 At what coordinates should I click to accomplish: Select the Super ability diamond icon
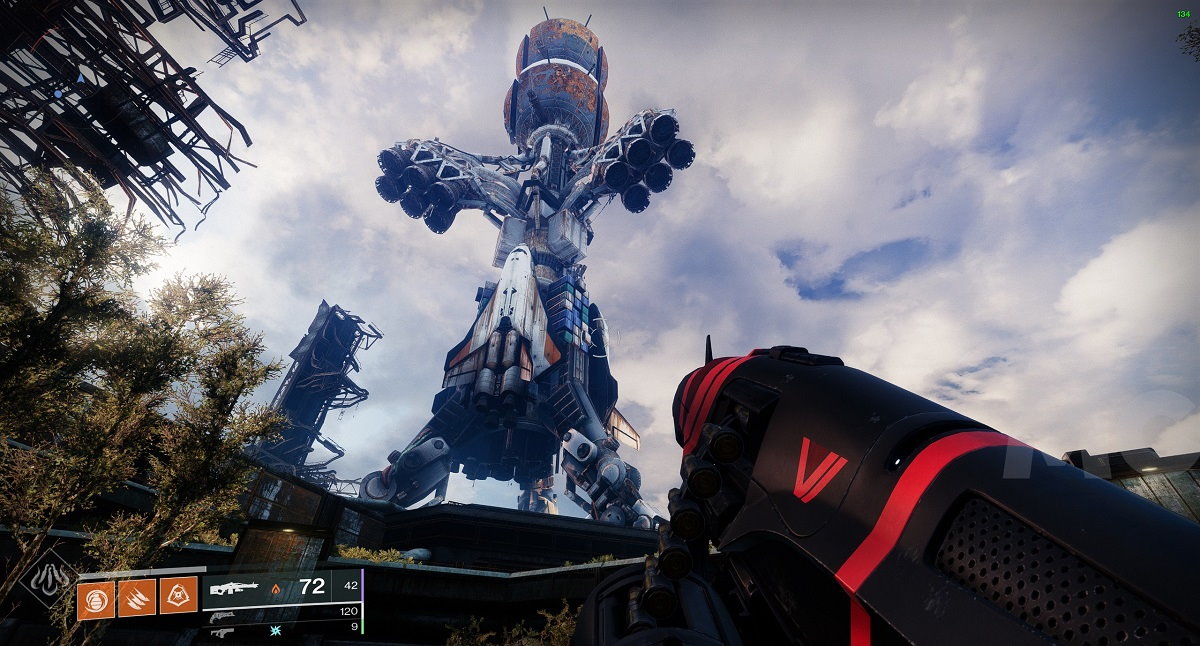[48, 577]
